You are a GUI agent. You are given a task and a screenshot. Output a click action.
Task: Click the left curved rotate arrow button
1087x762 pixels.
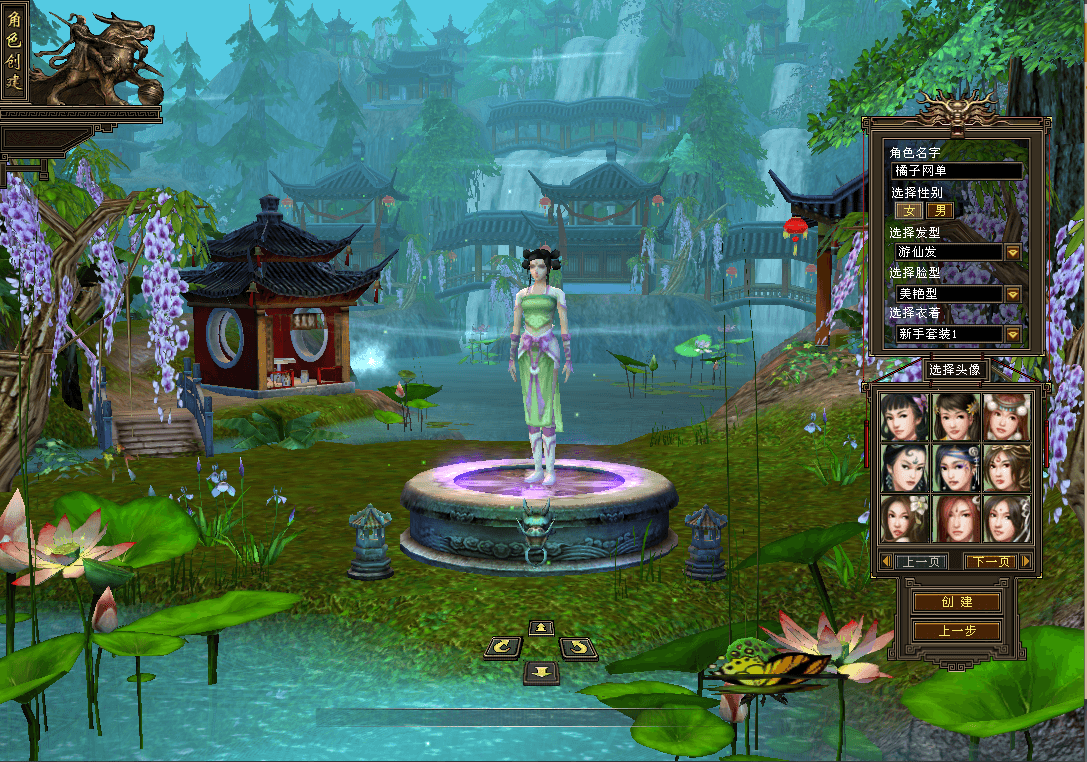(503, 648)
